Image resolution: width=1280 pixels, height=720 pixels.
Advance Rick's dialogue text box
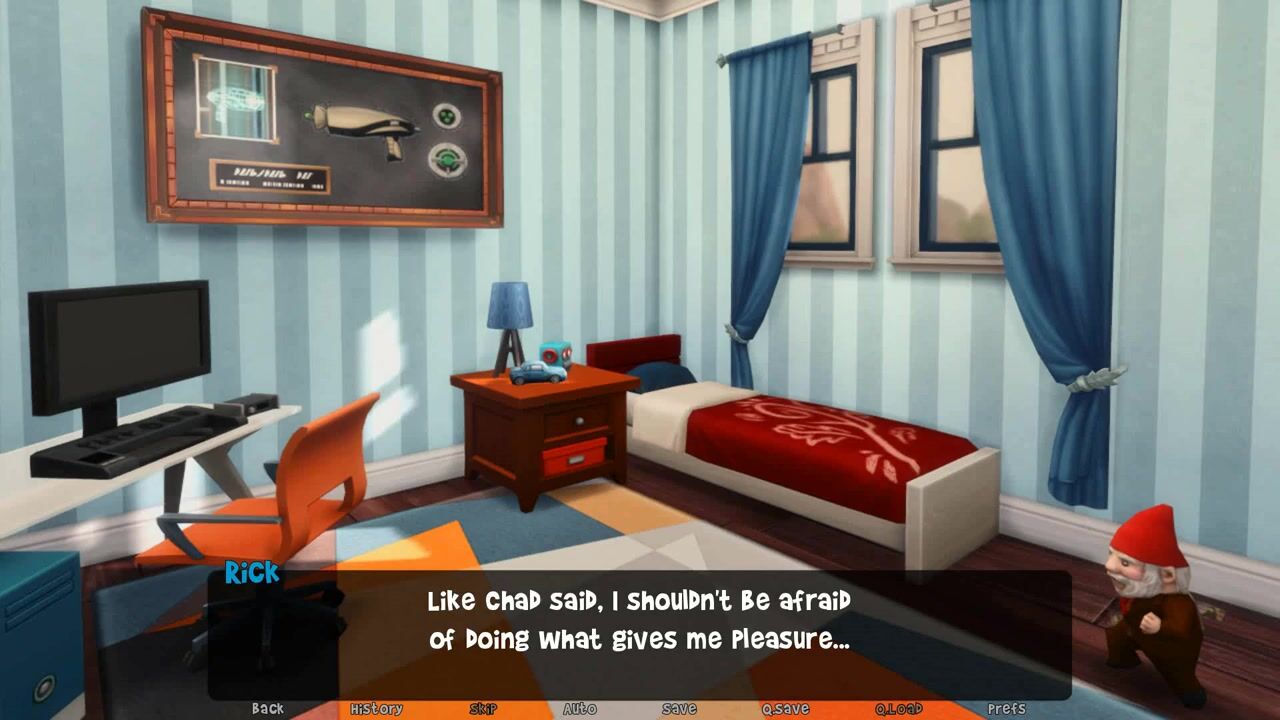[x=639, y=621]
